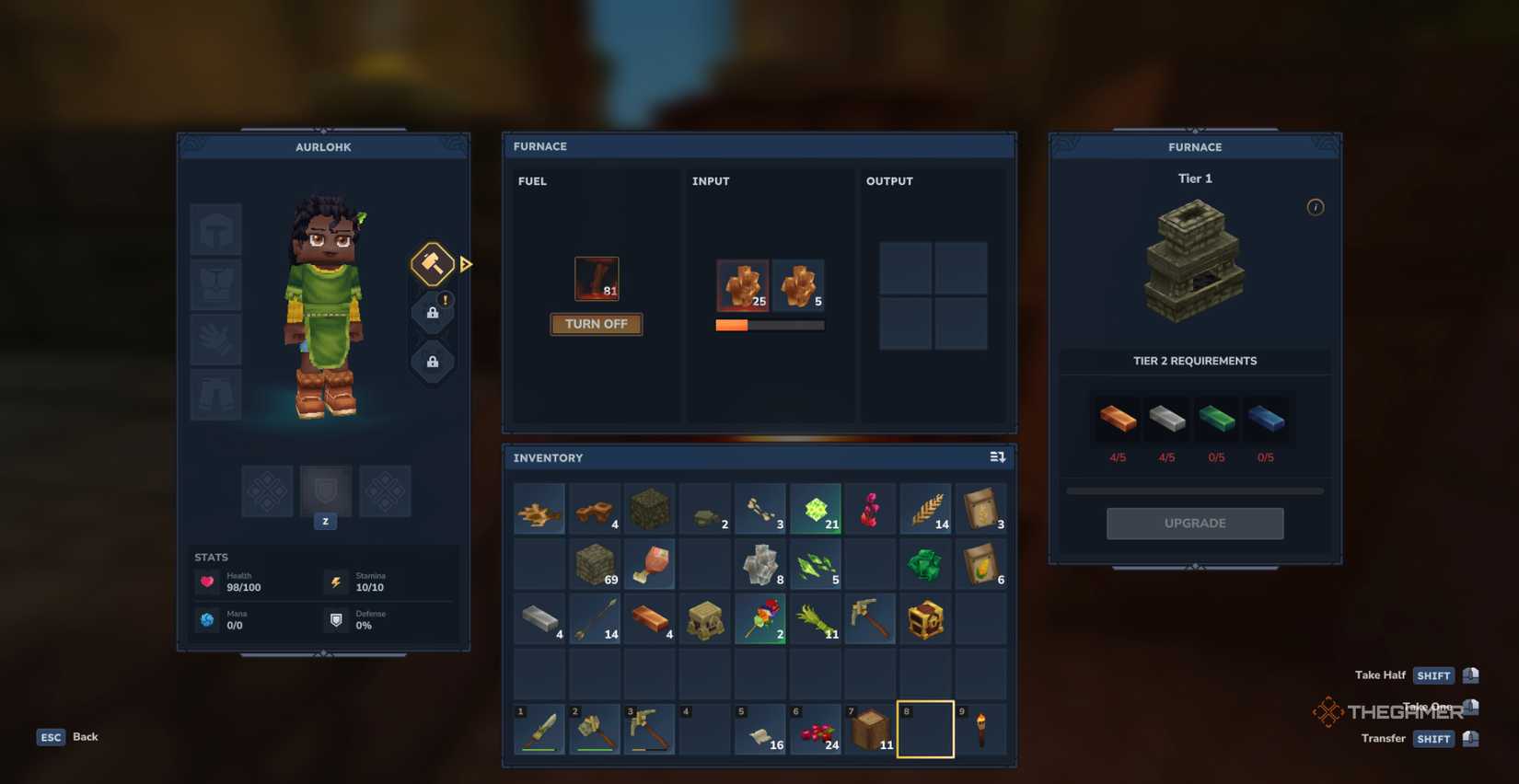Switch focus to the AURLOHK character panel header
This screenshot has height=784, width=1519.
coord(323,146)
